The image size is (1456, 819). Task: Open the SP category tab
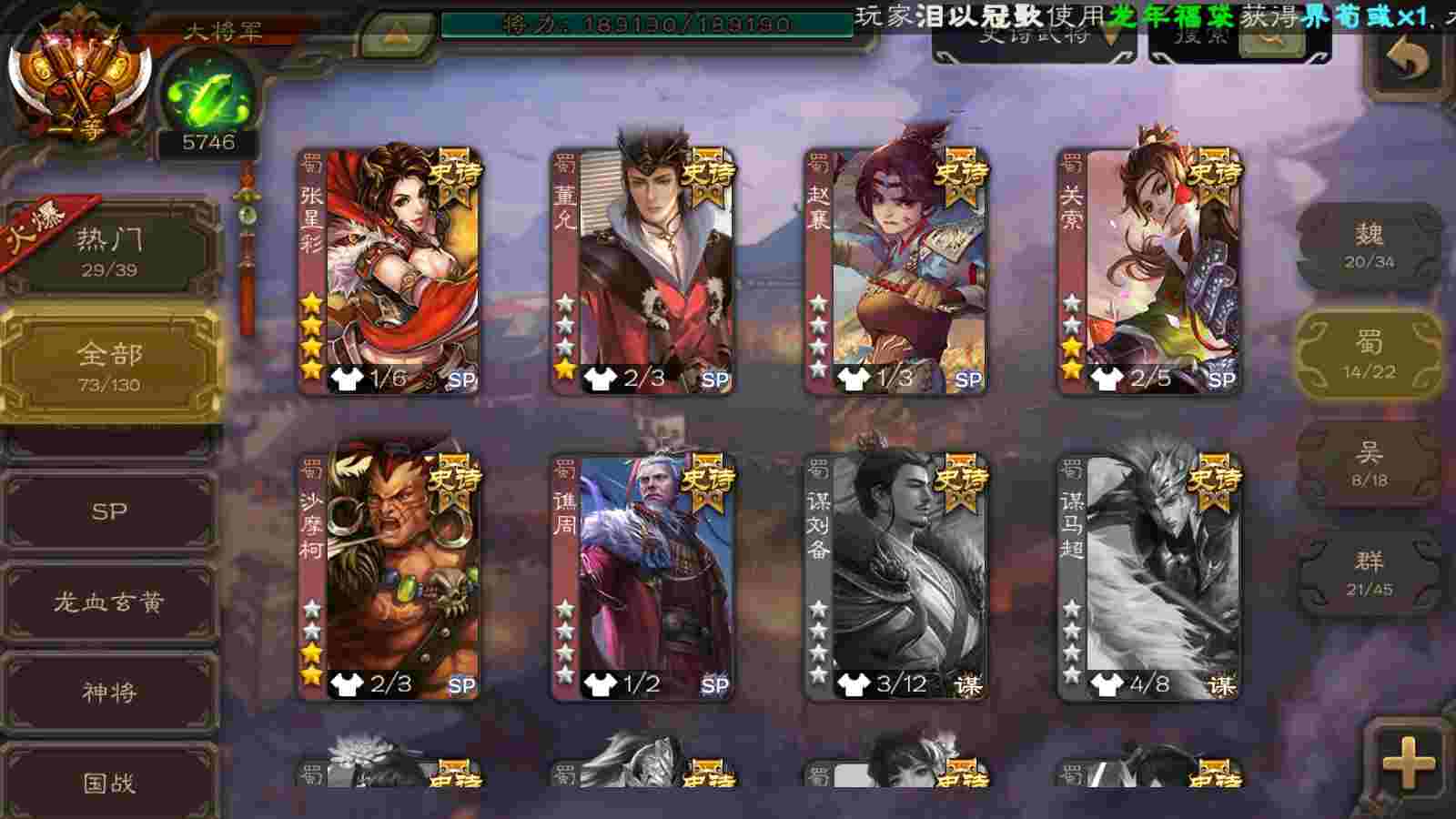[109, 511]
